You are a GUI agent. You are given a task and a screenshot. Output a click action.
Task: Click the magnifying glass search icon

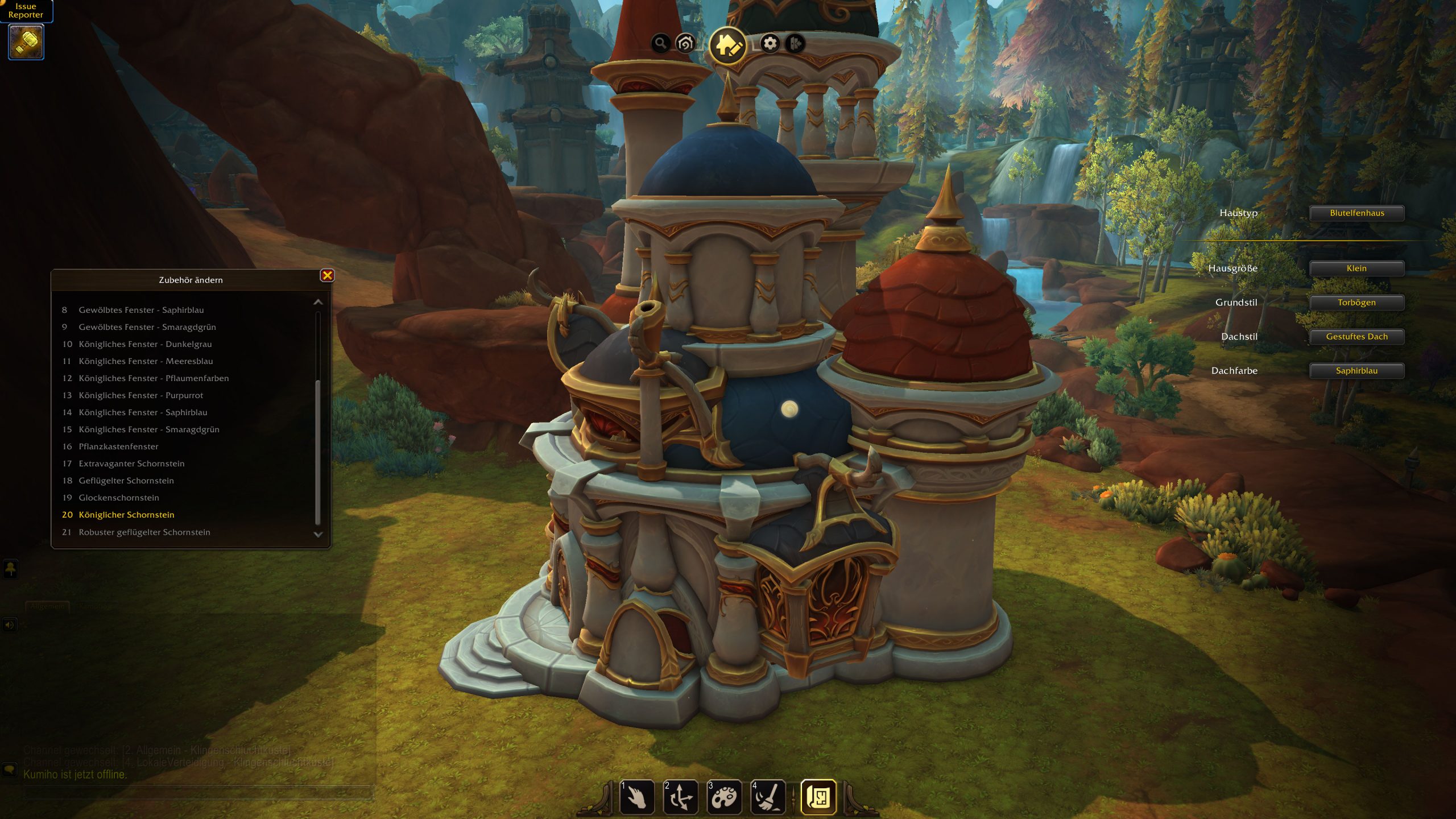660,43
